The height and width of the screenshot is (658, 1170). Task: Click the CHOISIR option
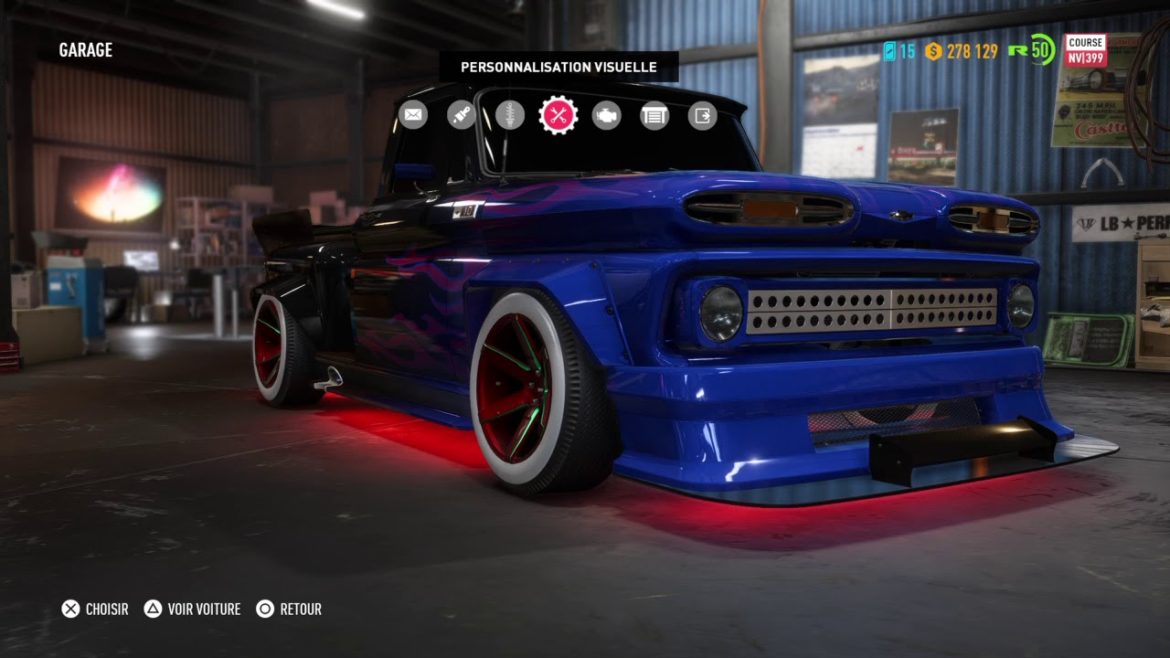(96, 609)
